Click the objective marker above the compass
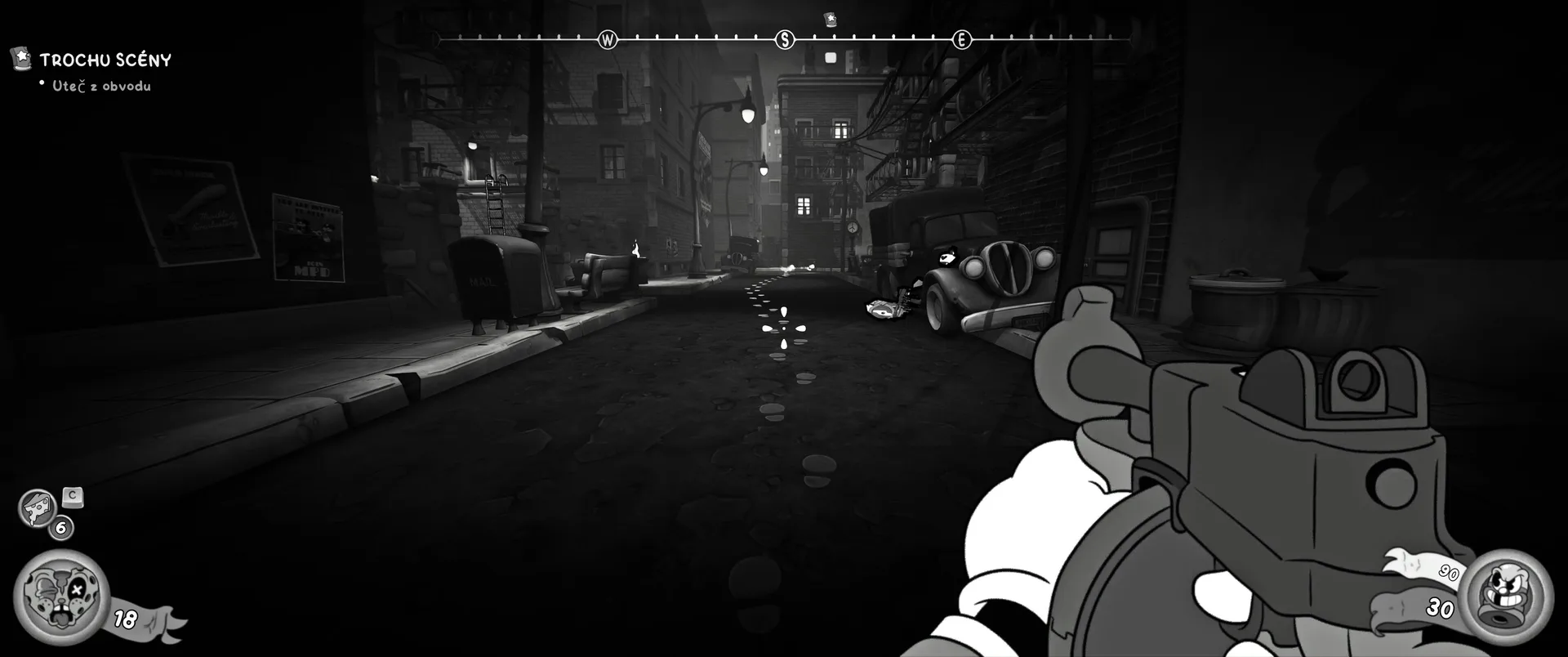The image size is (1568, 657). [831, 19]
